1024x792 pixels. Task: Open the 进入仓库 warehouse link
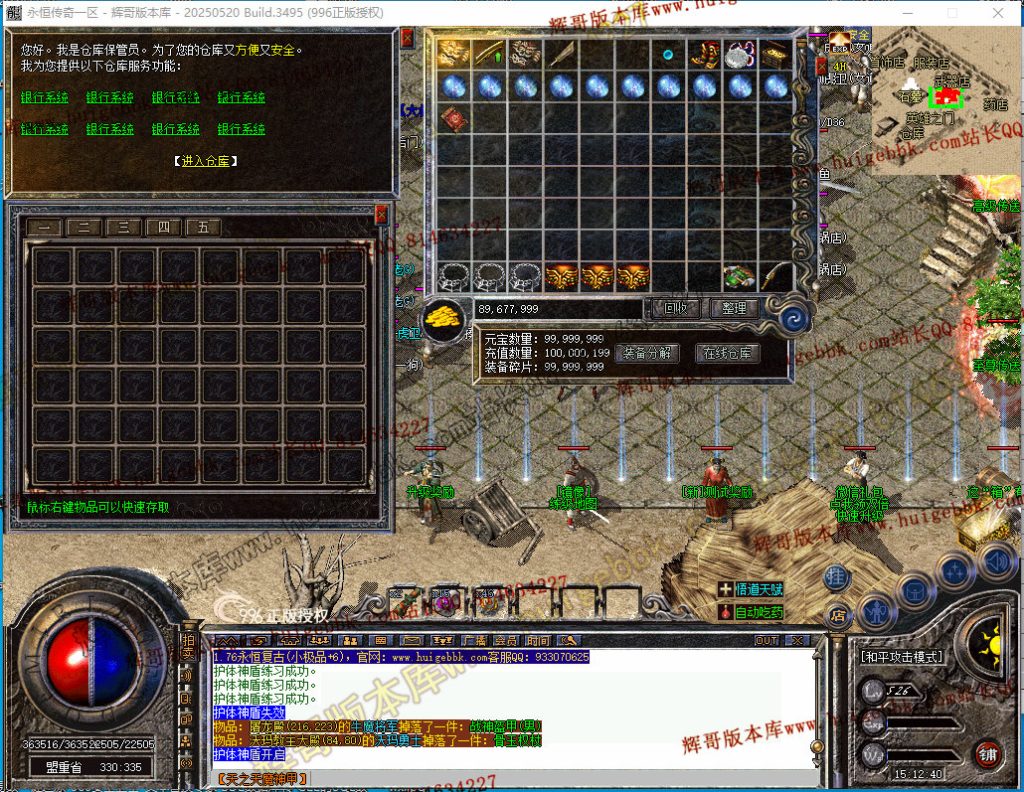click(205, 160)
